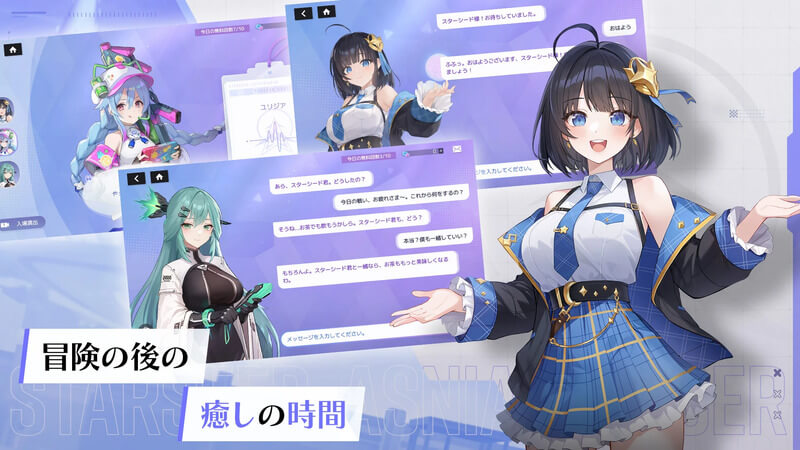
Task: Select the black-haired character portrait thumbnail
Action: pyautogui.click(x=6, y=108)
